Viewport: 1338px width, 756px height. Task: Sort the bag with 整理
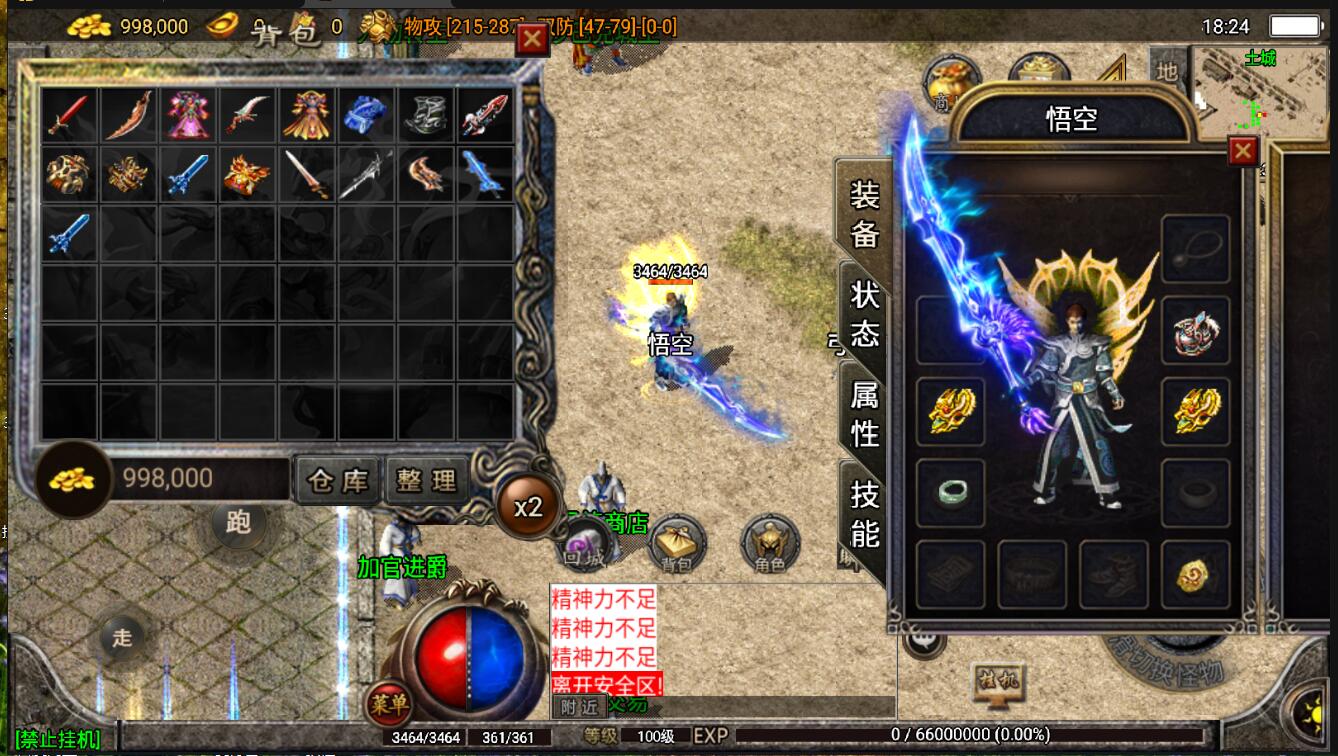426,481
